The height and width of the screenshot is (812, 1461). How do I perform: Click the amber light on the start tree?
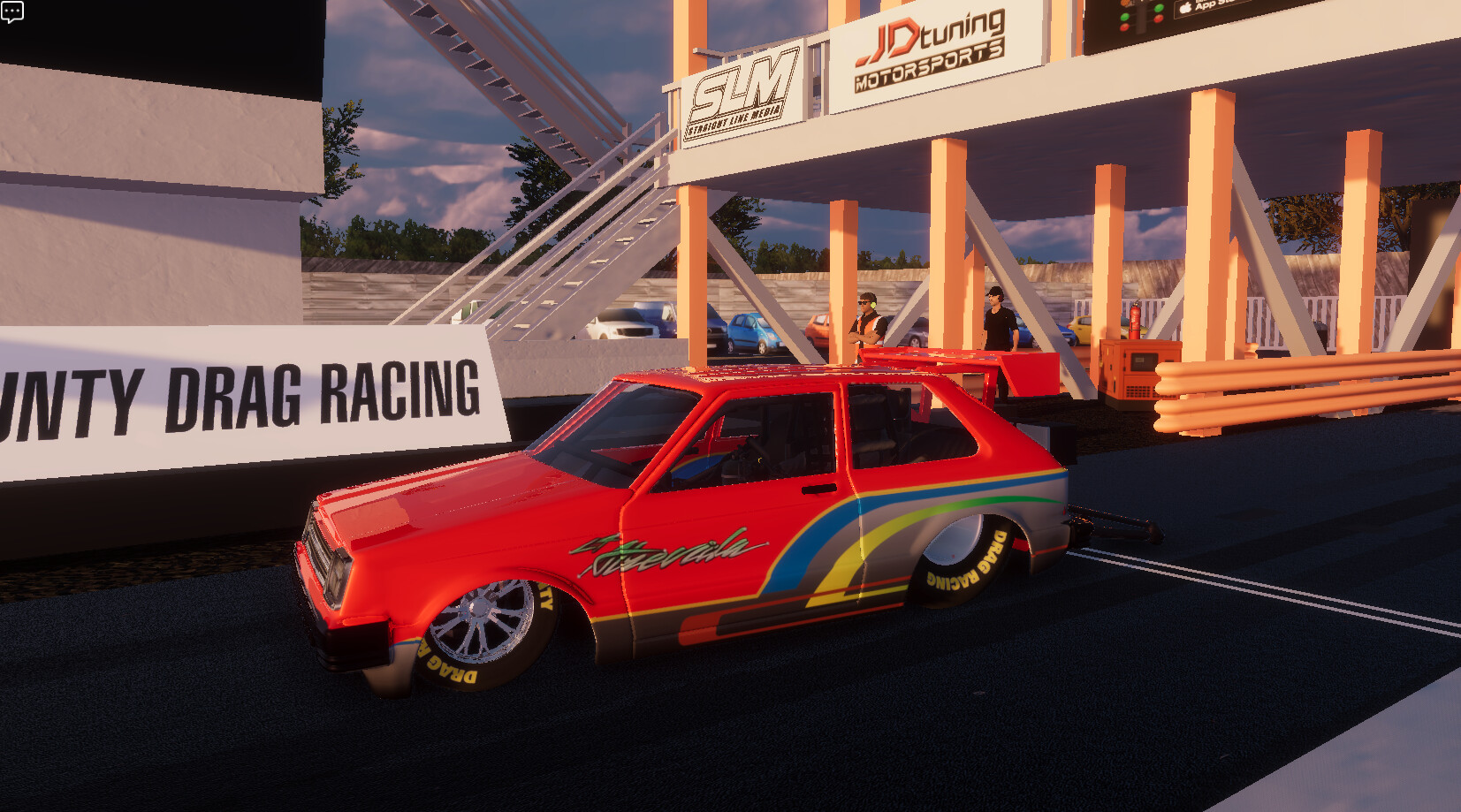pos(1124,3)
